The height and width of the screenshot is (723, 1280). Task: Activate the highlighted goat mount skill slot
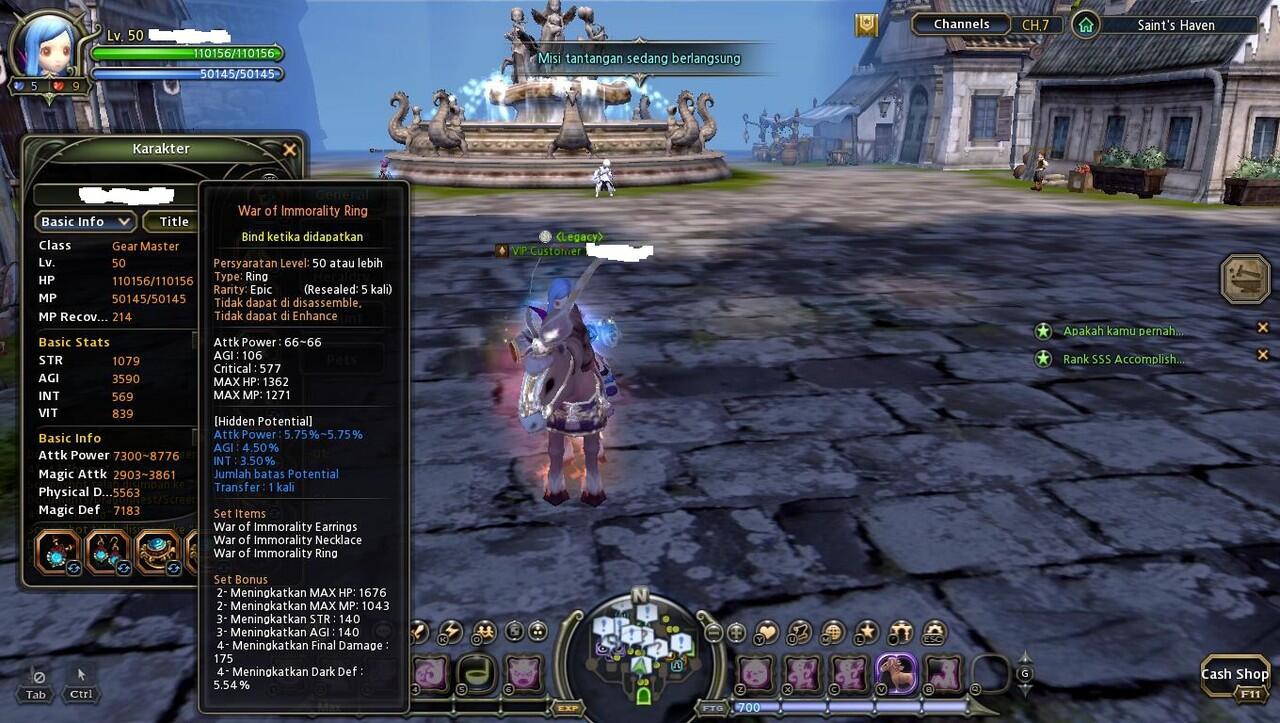[896, 673]
